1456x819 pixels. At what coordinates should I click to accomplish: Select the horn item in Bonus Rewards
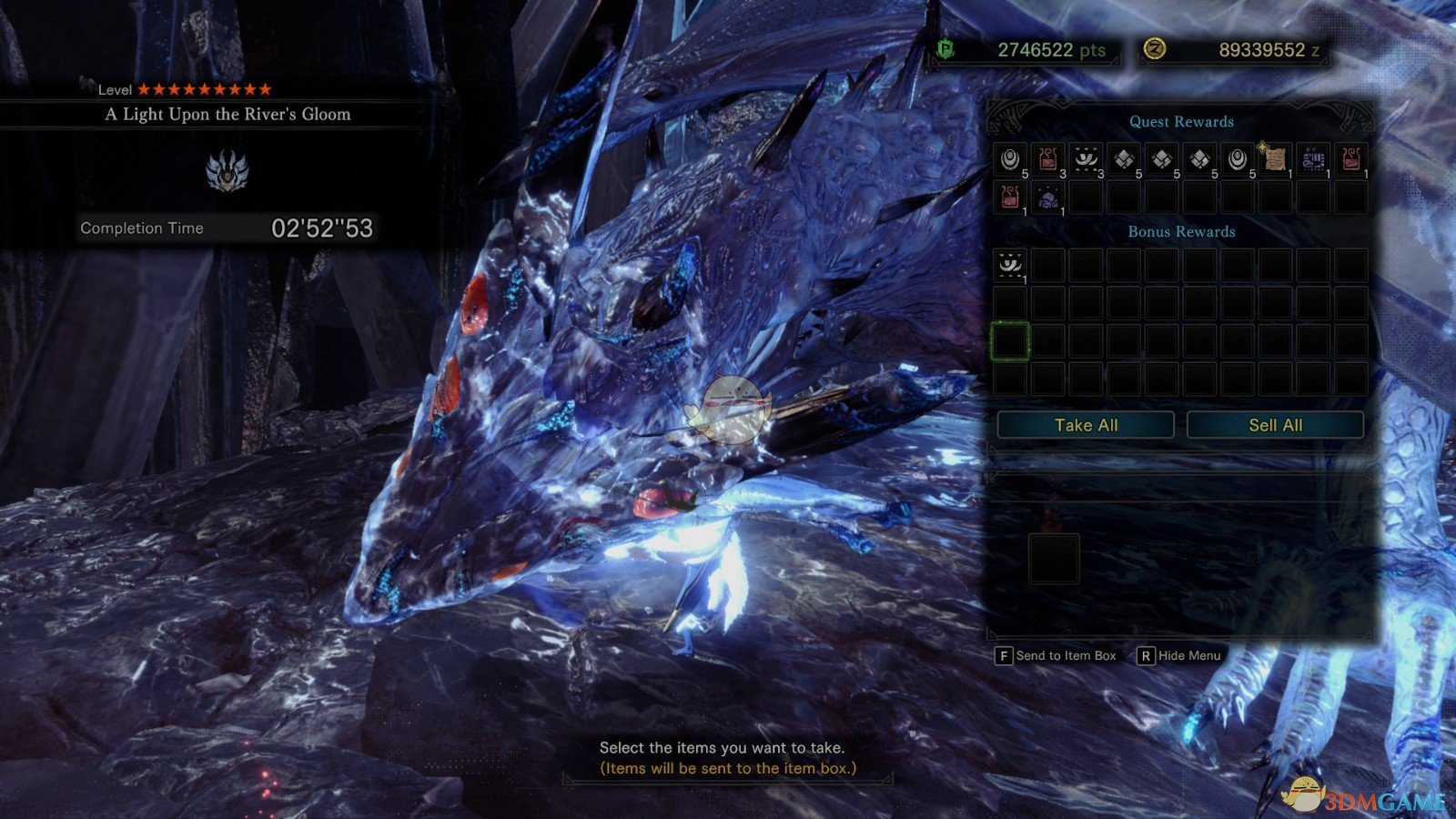click(1010, 266)
